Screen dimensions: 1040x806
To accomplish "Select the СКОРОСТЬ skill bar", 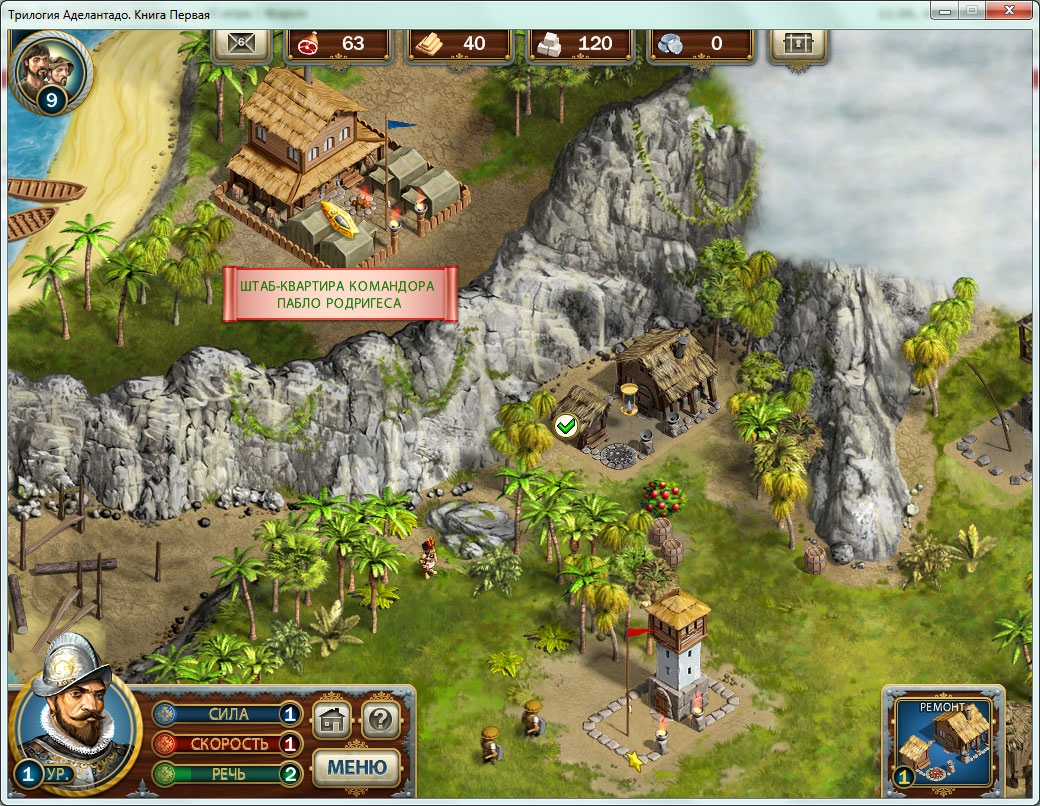I will [x=227, y=744].
